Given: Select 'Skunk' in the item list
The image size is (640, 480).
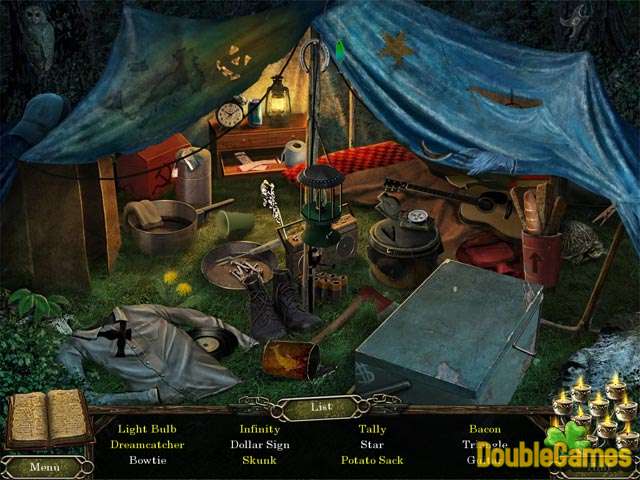Looking at the screenshot, I should pos(260,460).
